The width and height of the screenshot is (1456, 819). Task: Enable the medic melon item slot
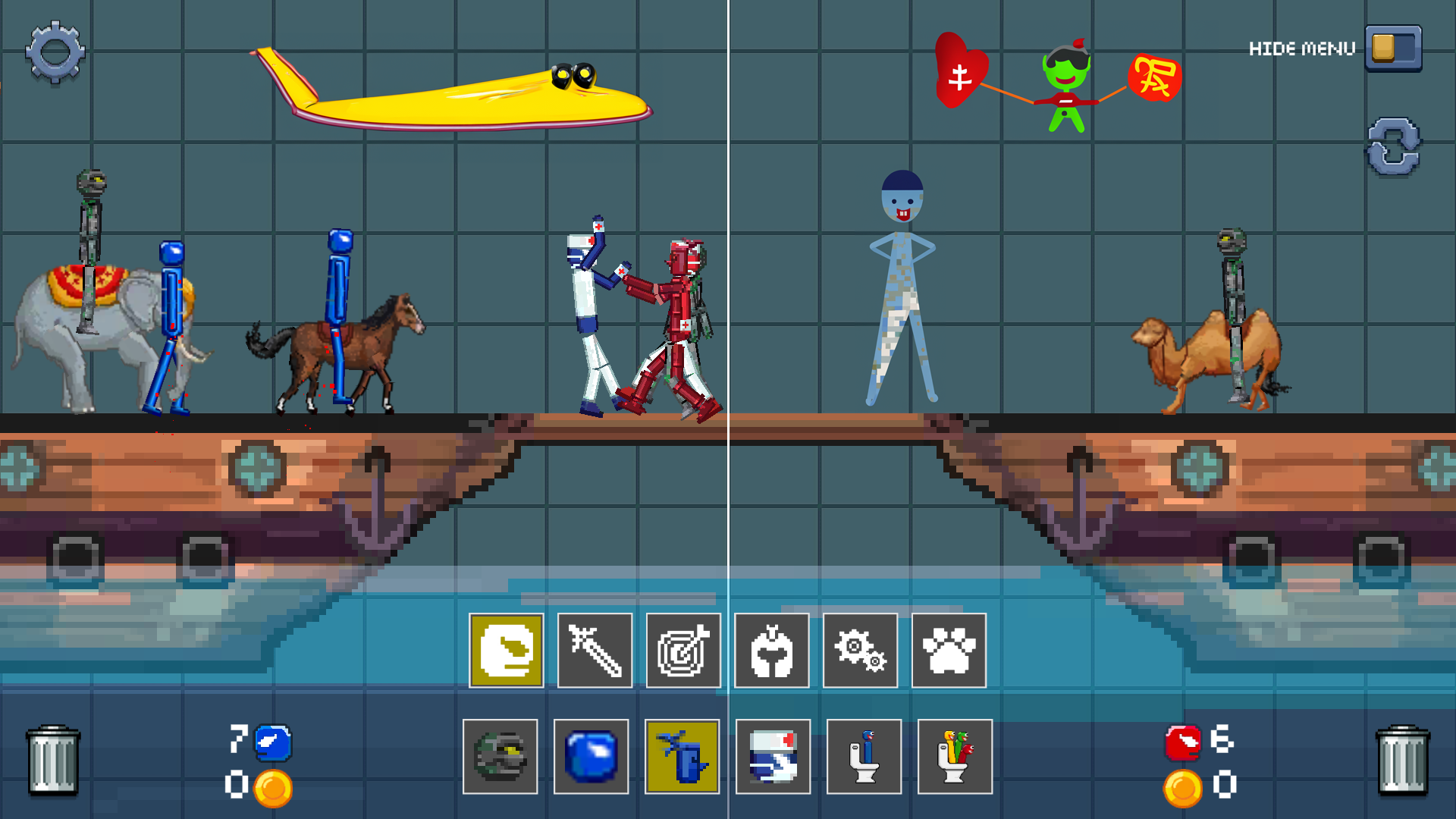pos(773,758)
